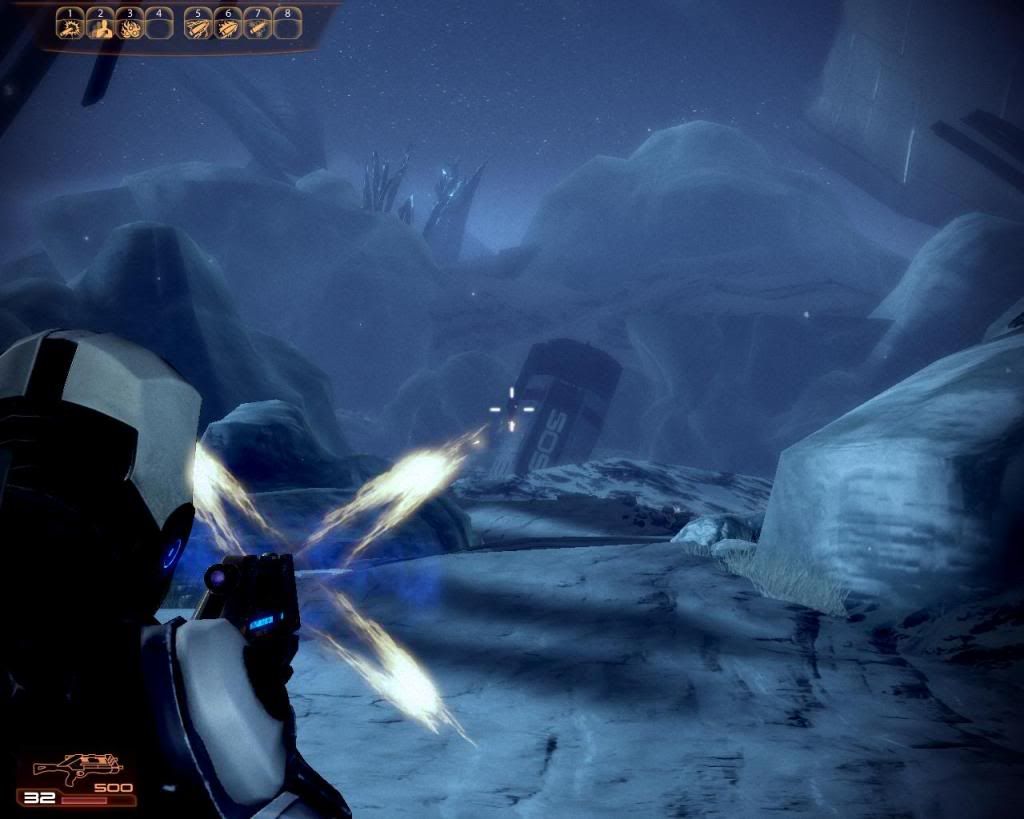Viewport: 1024px width, 819px height.
Task: Select the ammo power in quick slot 5
Action: pyautogui.click(x=200, y=28)
